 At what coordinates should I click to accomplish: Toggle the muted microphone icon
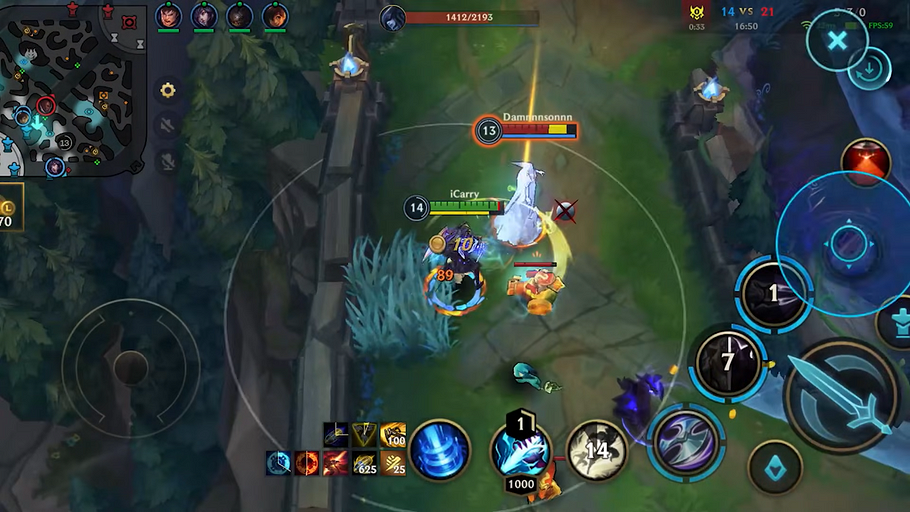(x=168, y=160)
